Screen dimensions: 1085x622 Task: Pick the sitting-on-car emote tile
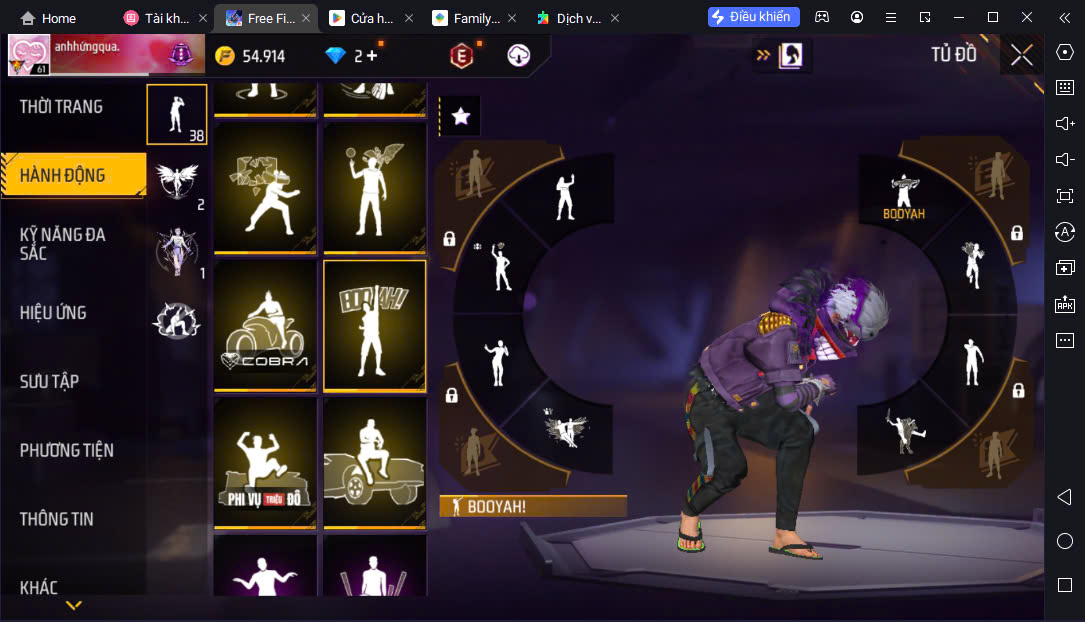375,462
